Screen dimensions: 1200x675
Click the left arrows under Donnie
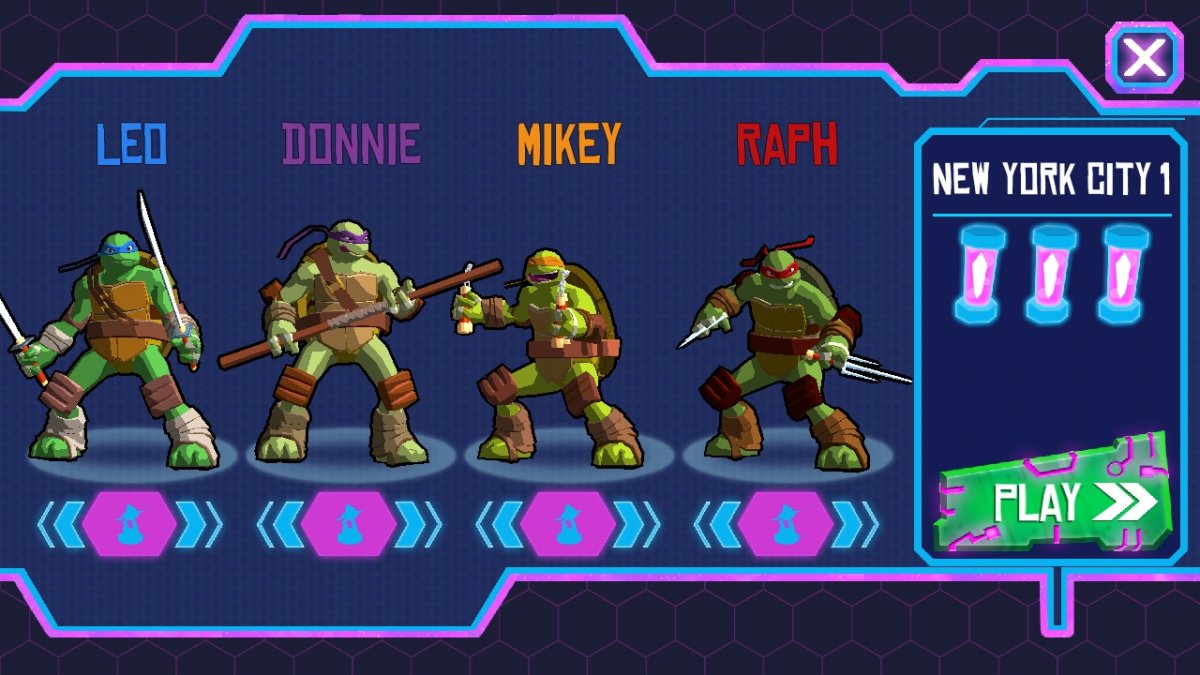click(279, 524)
